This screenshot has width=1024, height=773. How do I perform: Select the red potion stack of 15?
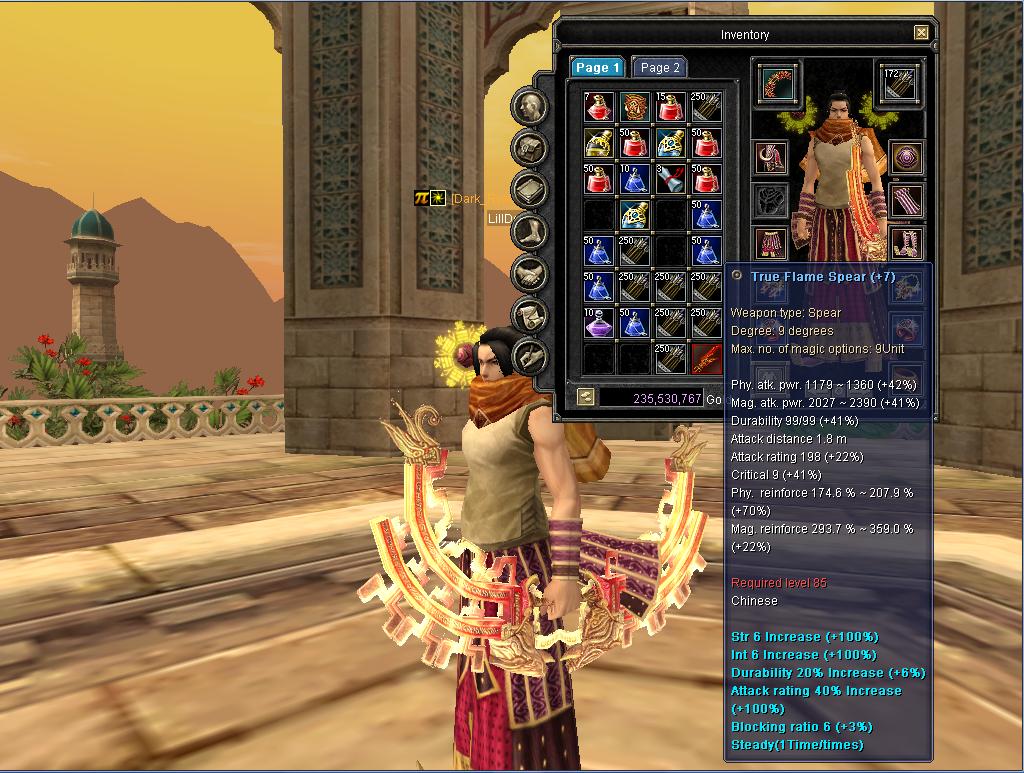click(x=670, y=105)
